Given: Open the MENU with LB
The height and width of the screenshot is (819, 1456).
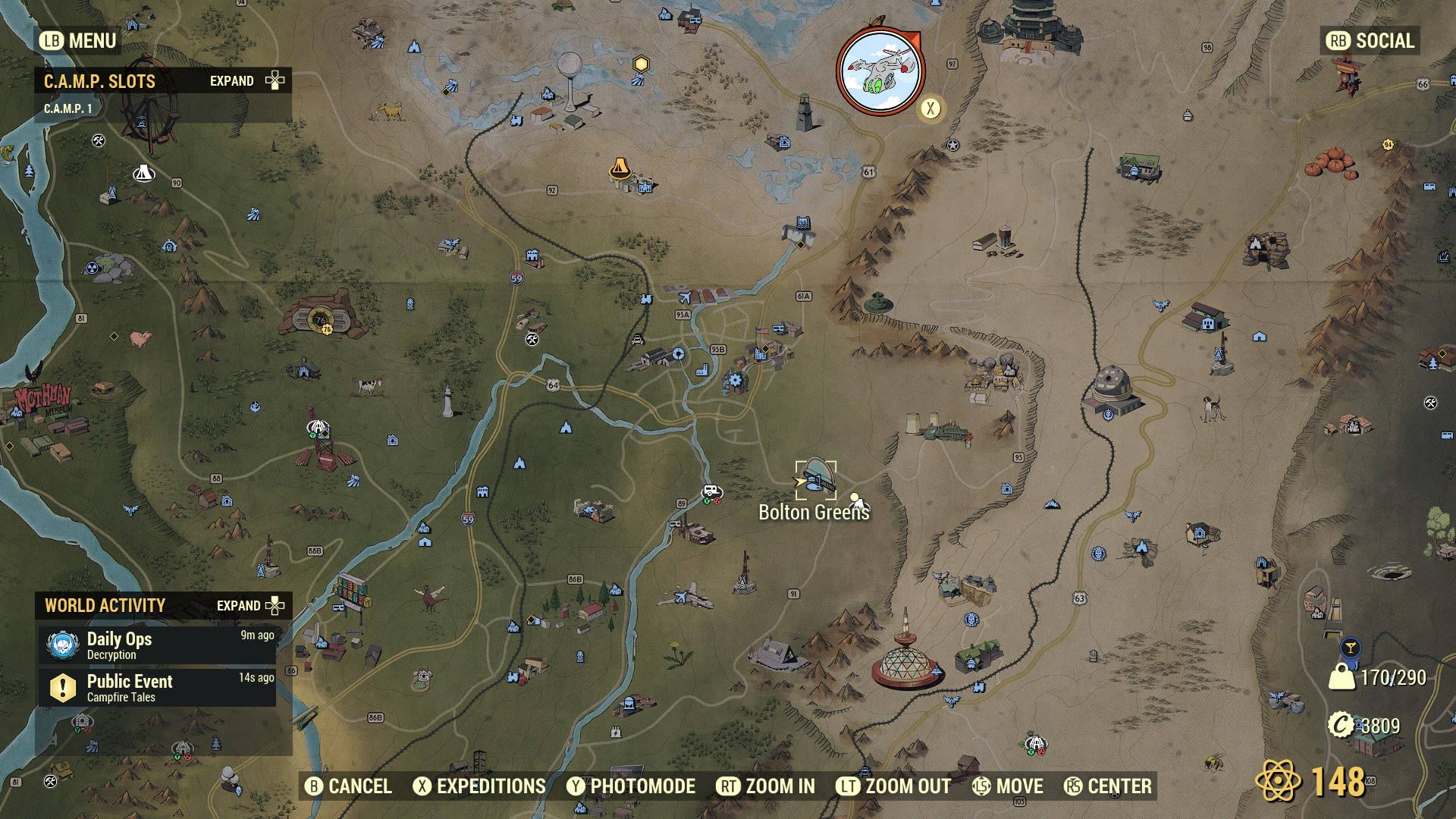Looking at the screenshot, I should (x=76, y=42).
